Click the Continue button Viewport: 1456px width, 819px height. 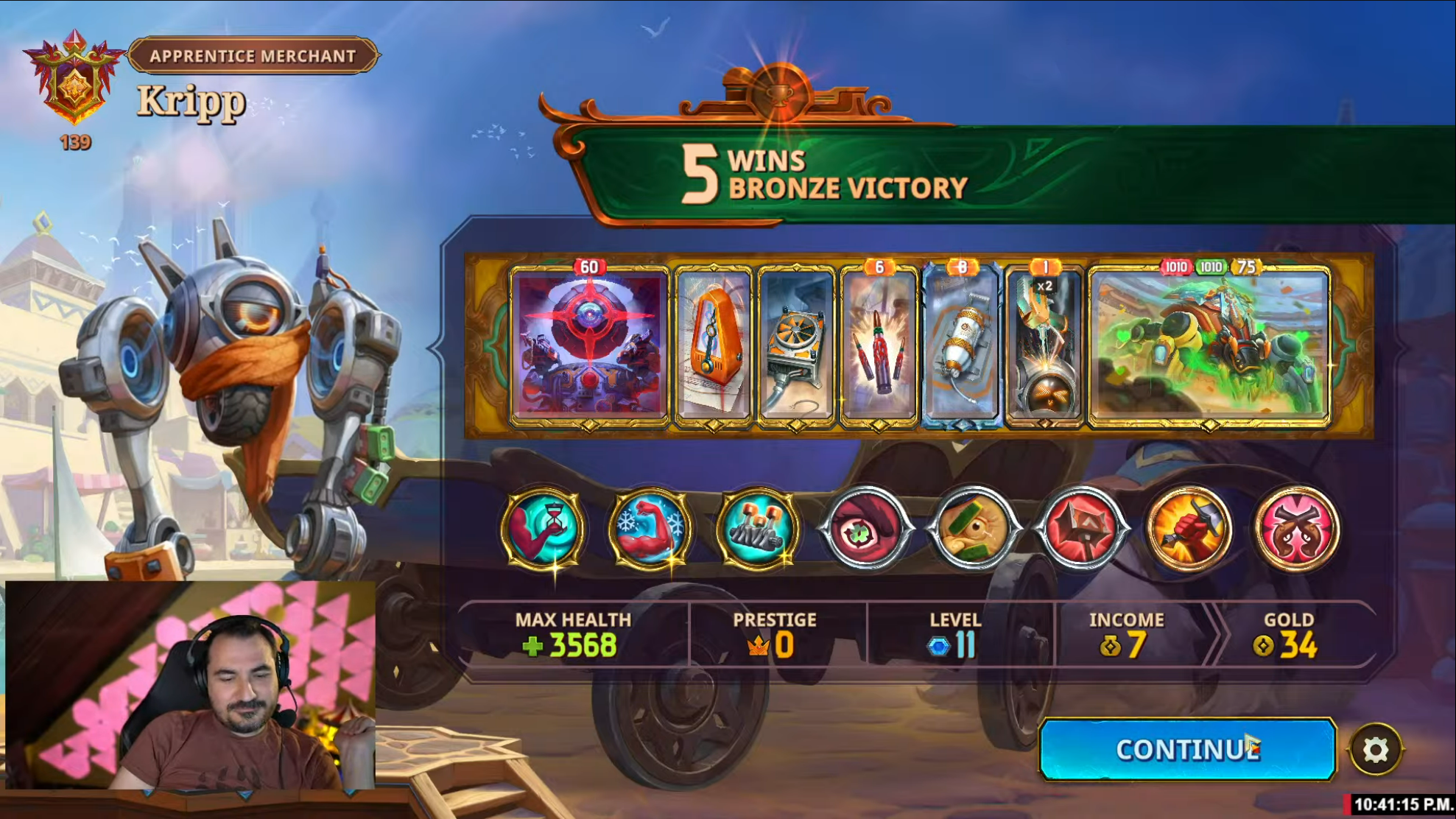click(x=1186, y=750)
